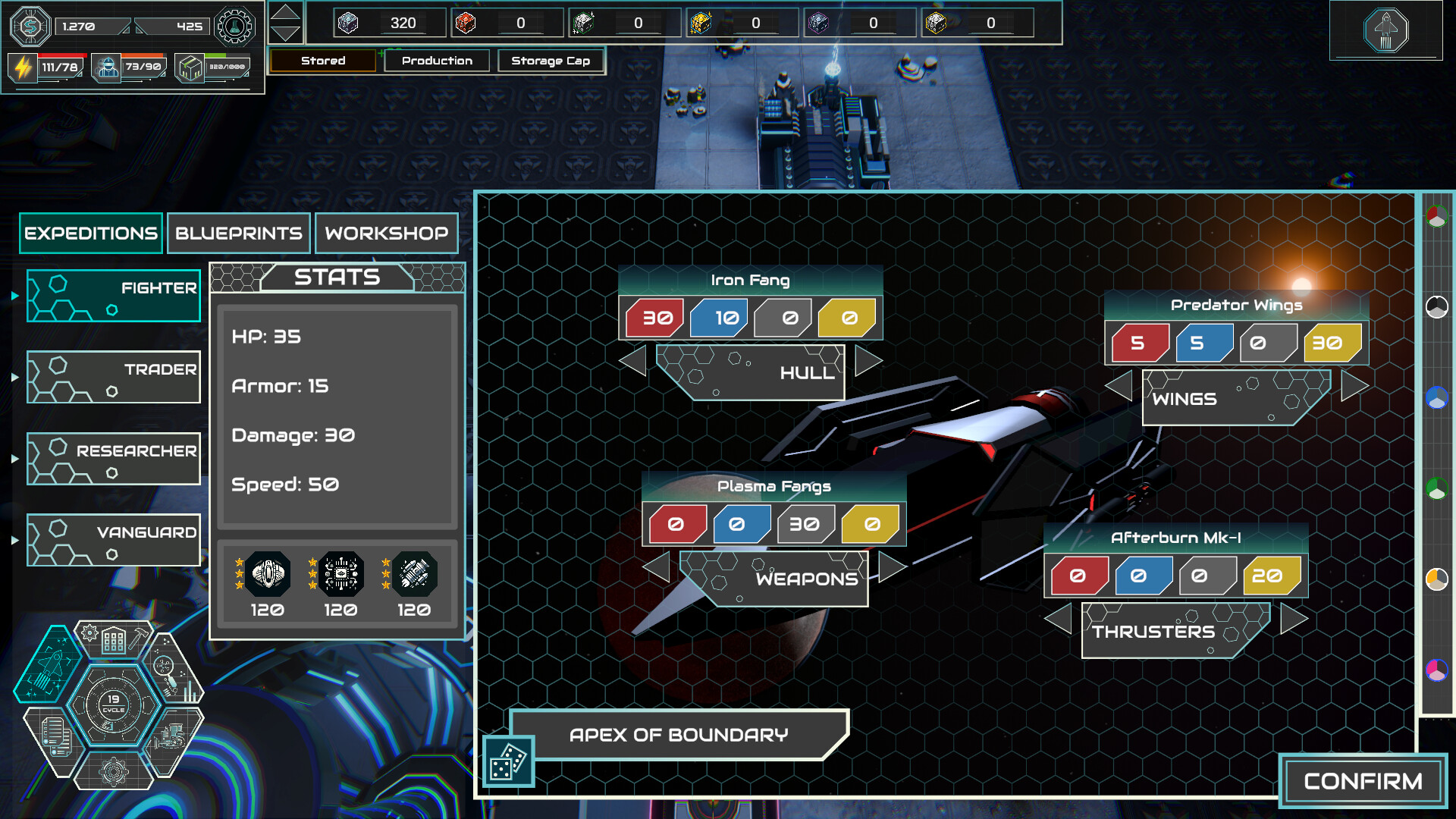Switch to the Blueprints tab
1456x819 pixels.
pyautogui.click(x=238, y=233)
